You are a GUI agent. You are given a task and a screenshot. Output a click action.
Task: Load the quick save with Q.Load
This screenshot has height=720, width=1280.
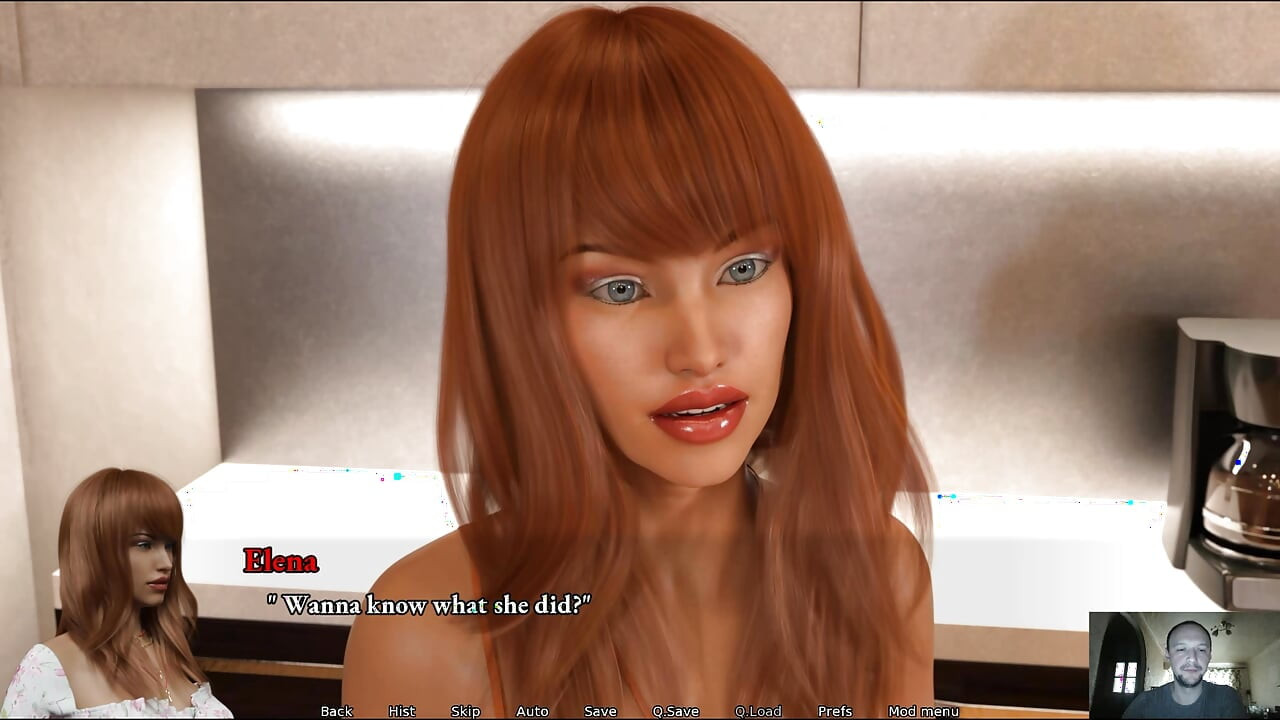pyautogui.click(x=758, y=710)
